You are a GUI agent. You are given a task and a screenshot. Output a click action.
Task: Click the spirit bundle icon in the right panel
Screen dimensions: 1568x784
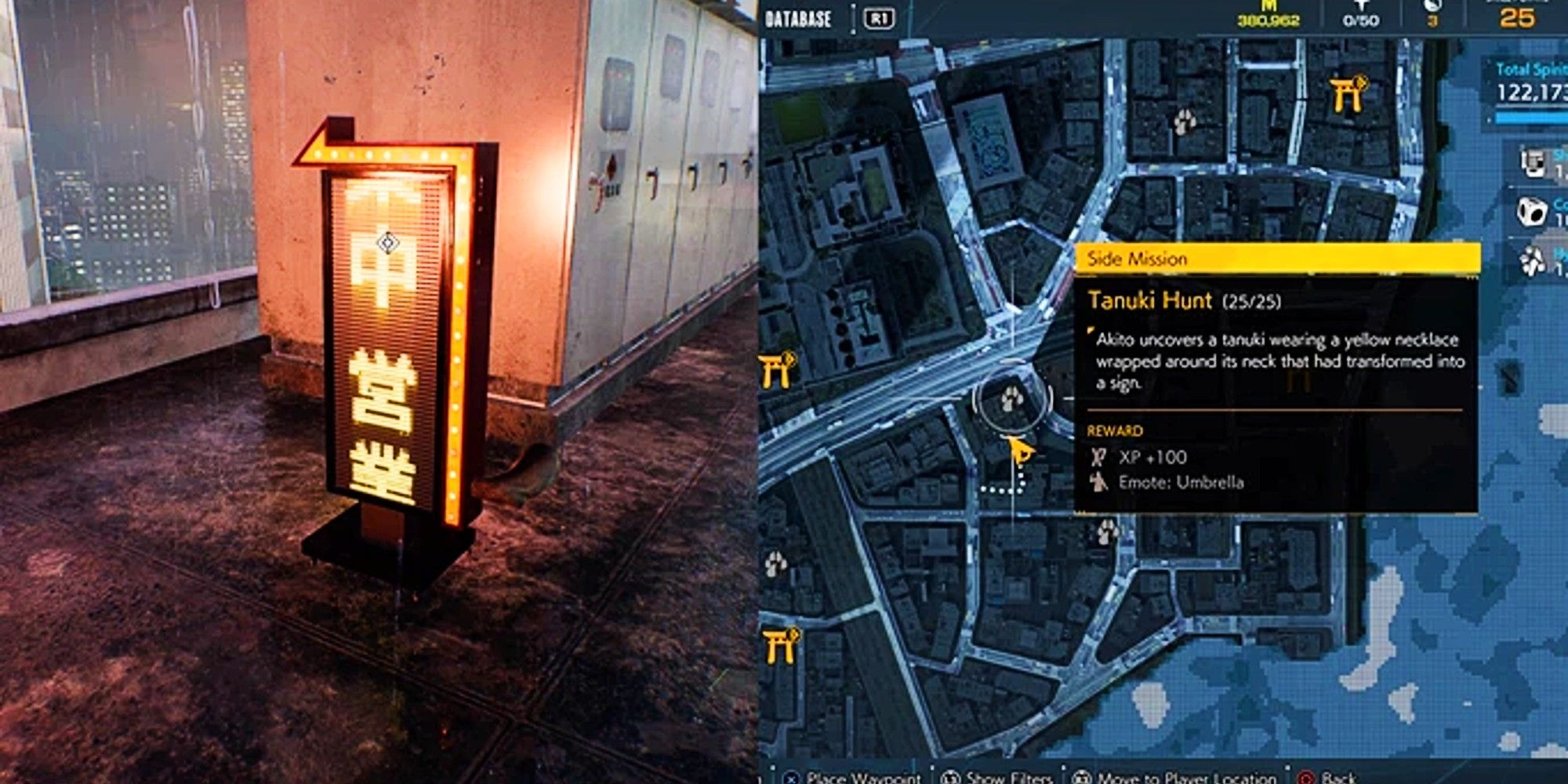(1532, 259)
